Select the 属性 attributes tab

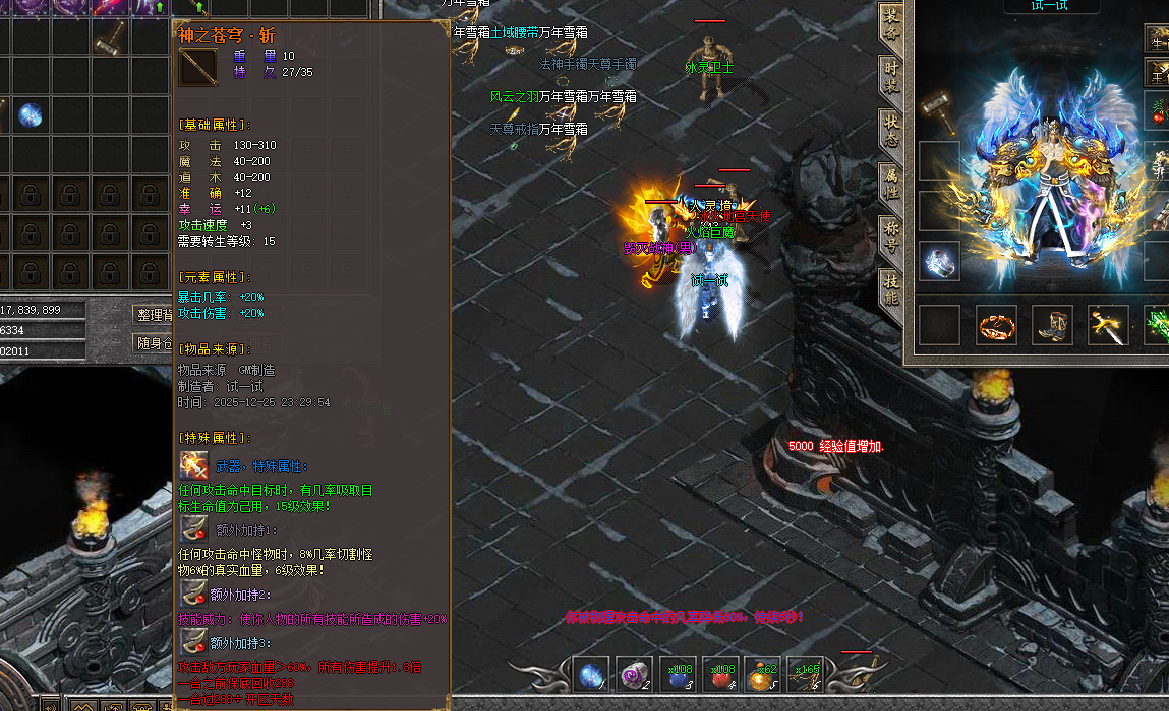890,186
